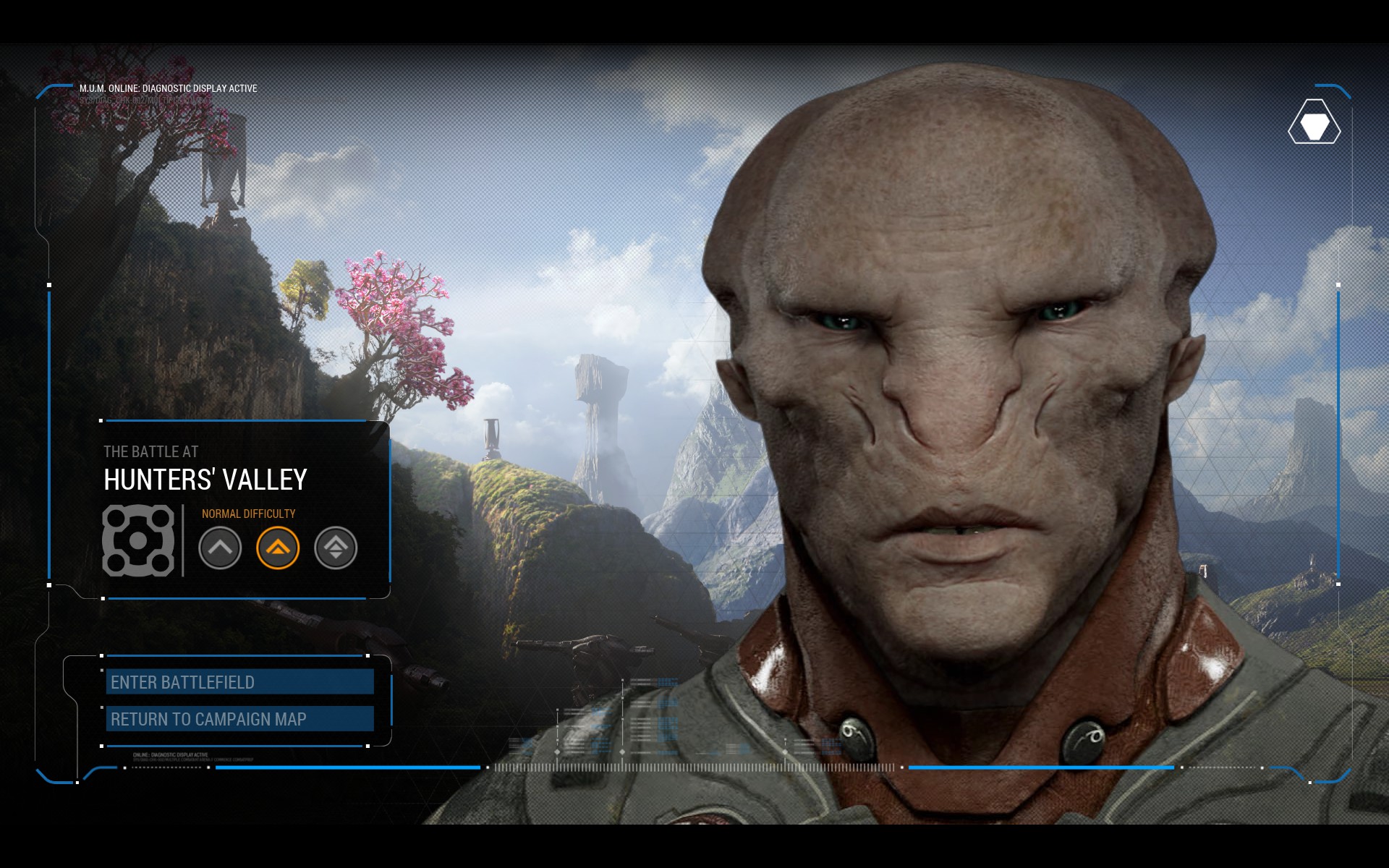Image resolution: width=1389 pixels, height=868 pixels.
Task: Select Return to Campaign Map
Action: 239,719
